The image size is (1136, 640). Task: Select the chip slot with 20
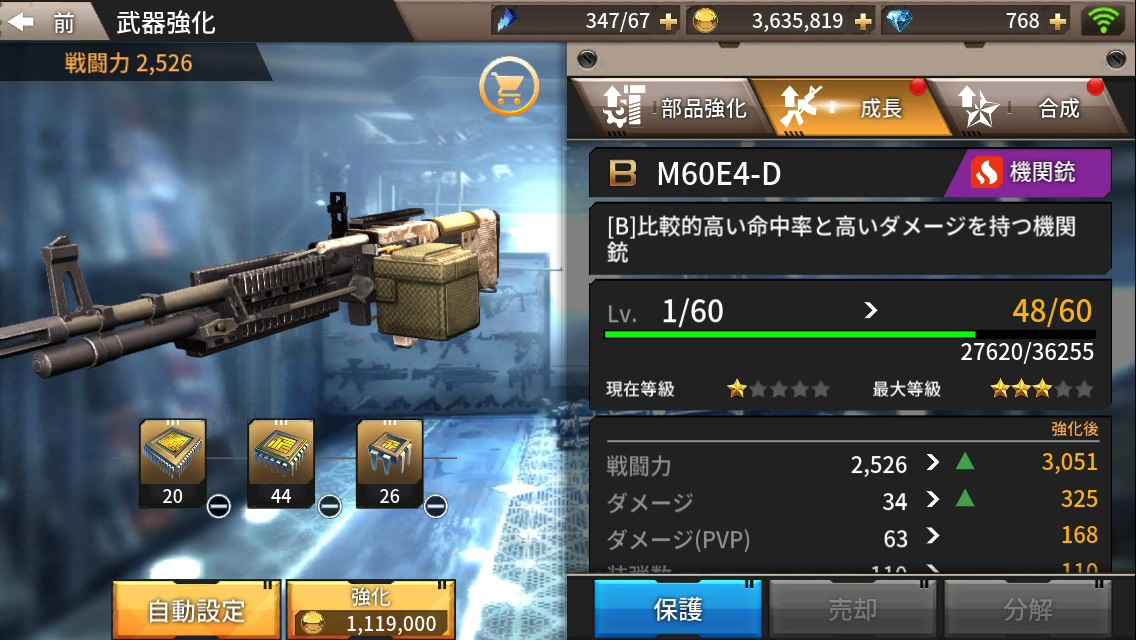pos(173,463)
